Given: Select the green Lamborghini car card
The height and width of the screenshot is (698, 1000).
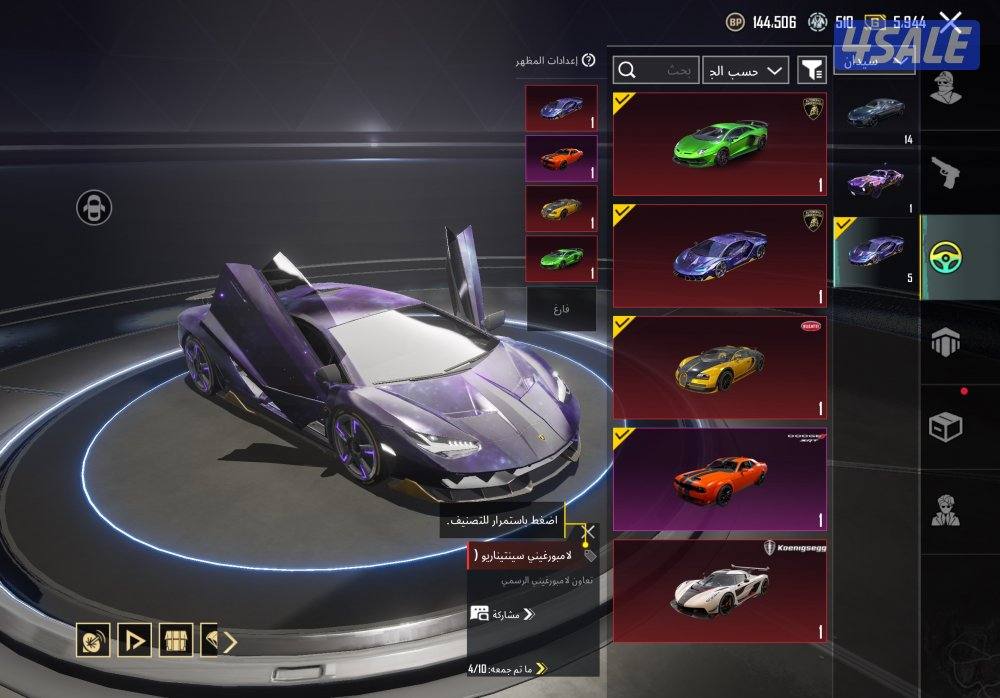Looking at the screenshot, I should (x=719, y=144).
